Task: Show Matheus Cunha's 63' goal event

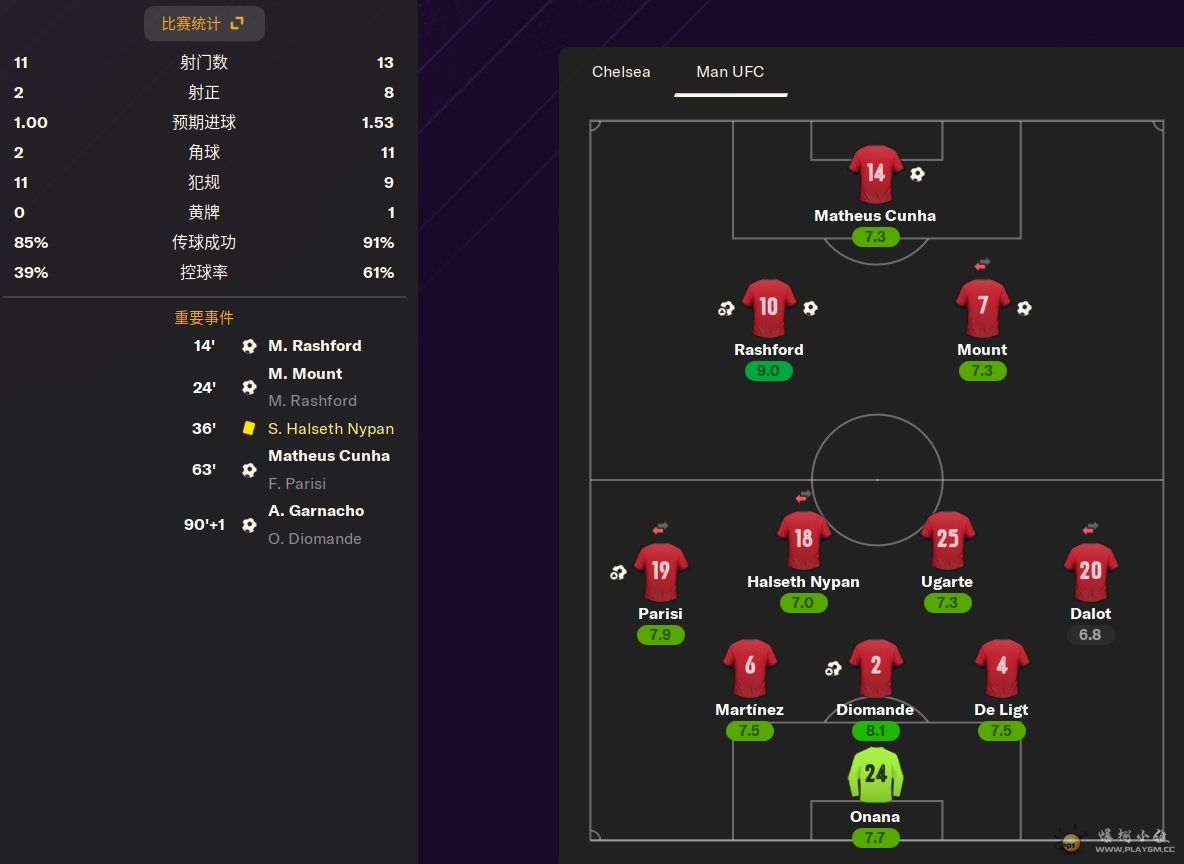Action: [328, 456]
